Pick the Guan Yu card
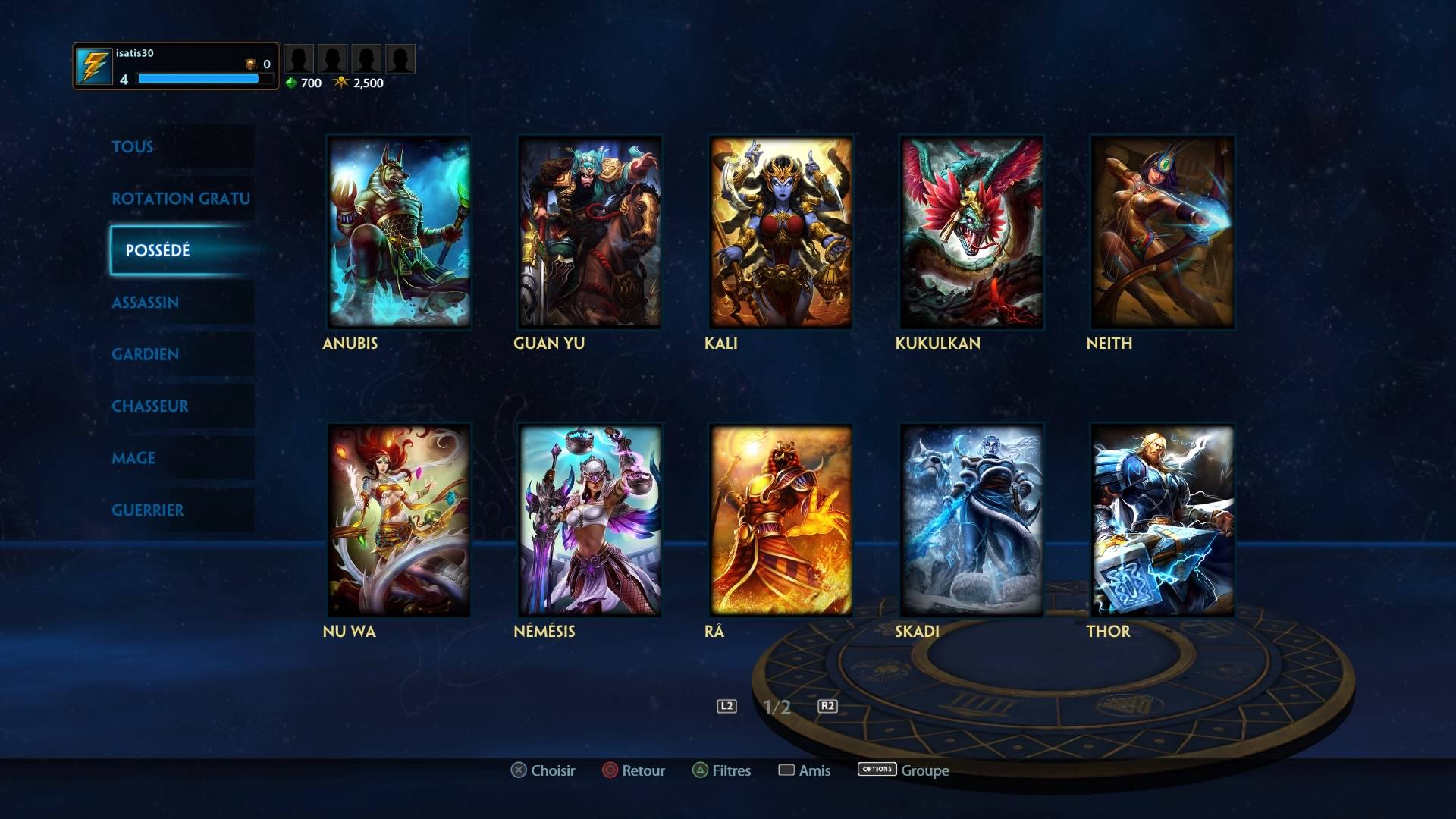This screenshot has width=1456, height=819. [x=589, y=232]
